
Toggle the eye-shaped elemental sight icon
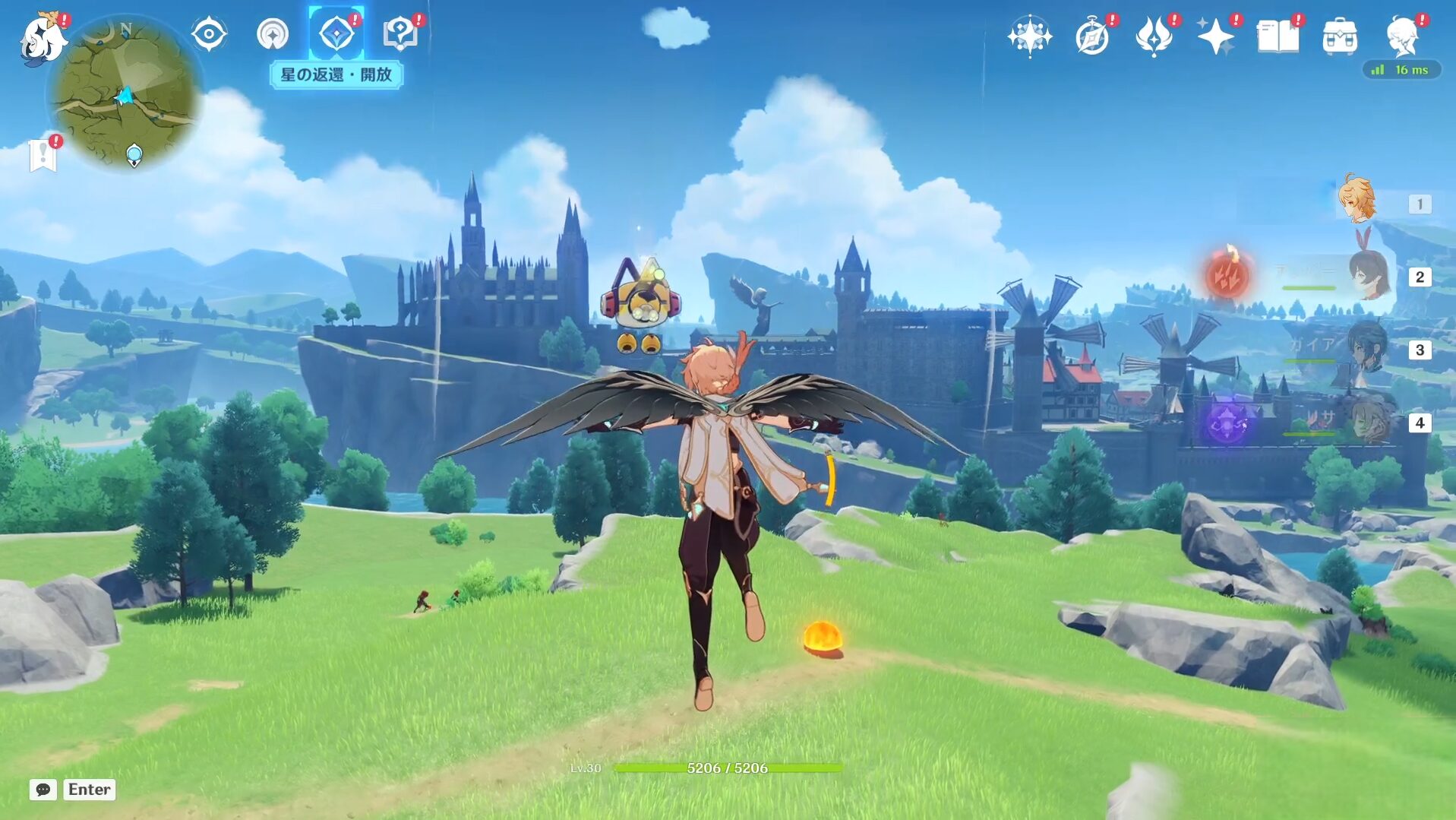(x=209, y=35)
